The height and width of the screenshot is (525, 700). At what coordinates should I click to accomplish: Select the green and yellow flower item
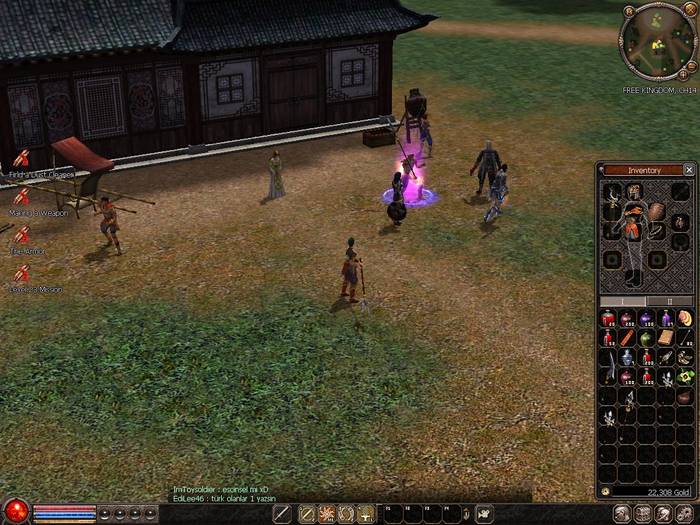click(685, 376)
